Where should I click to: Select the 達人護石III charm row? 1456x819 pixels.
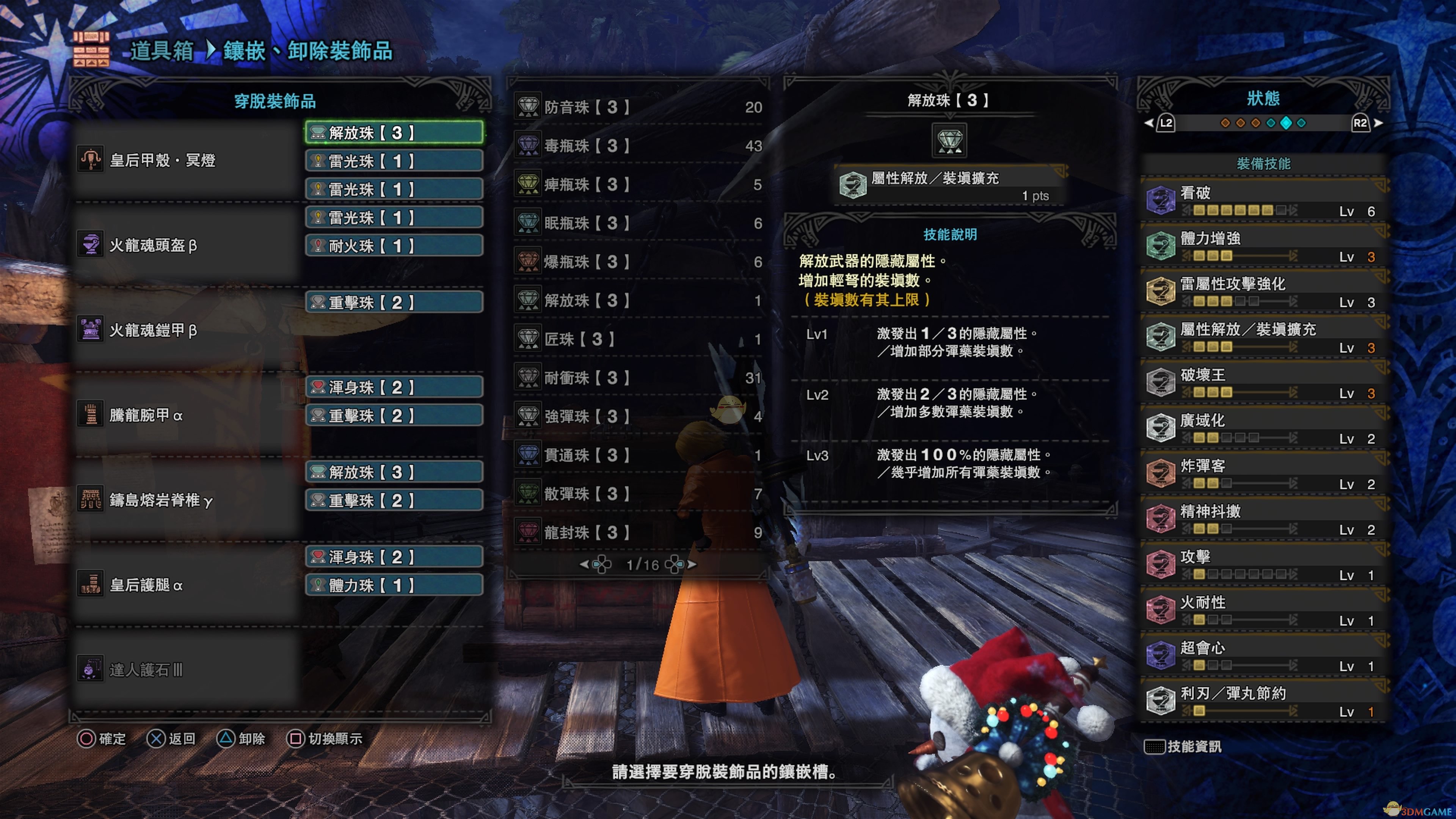187,670
